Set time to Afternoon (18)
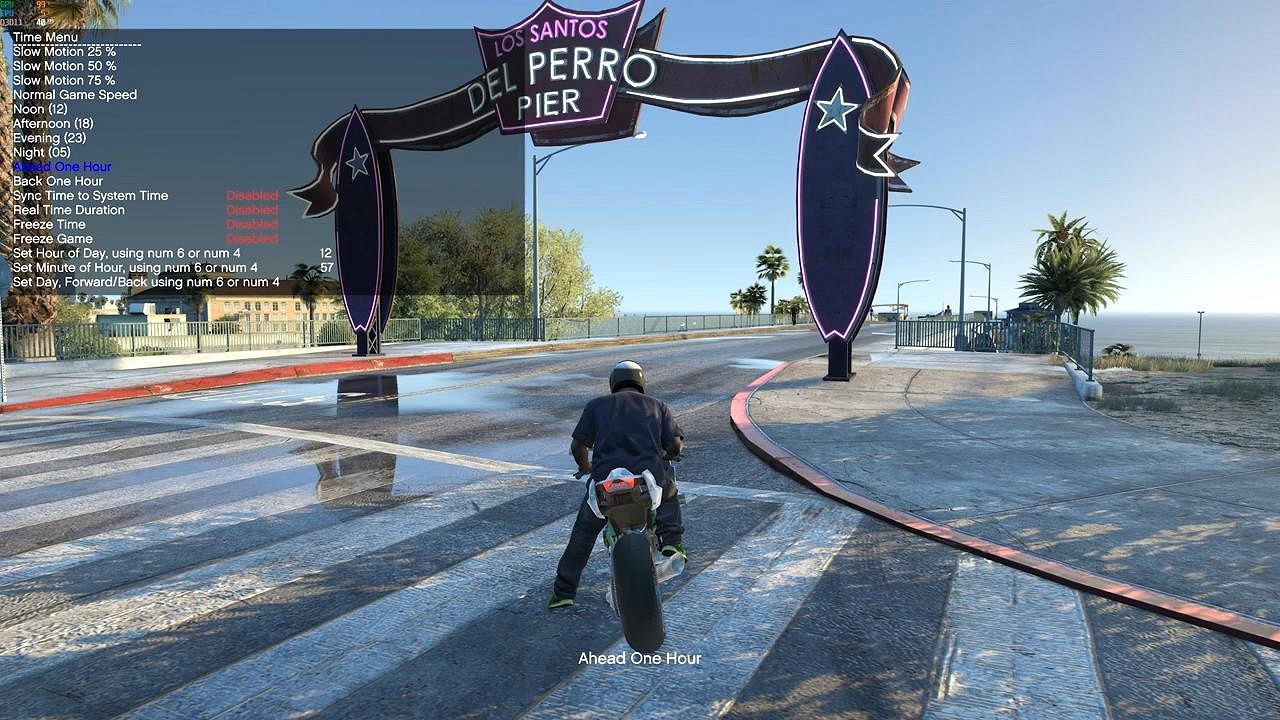 tap(55, 123)
